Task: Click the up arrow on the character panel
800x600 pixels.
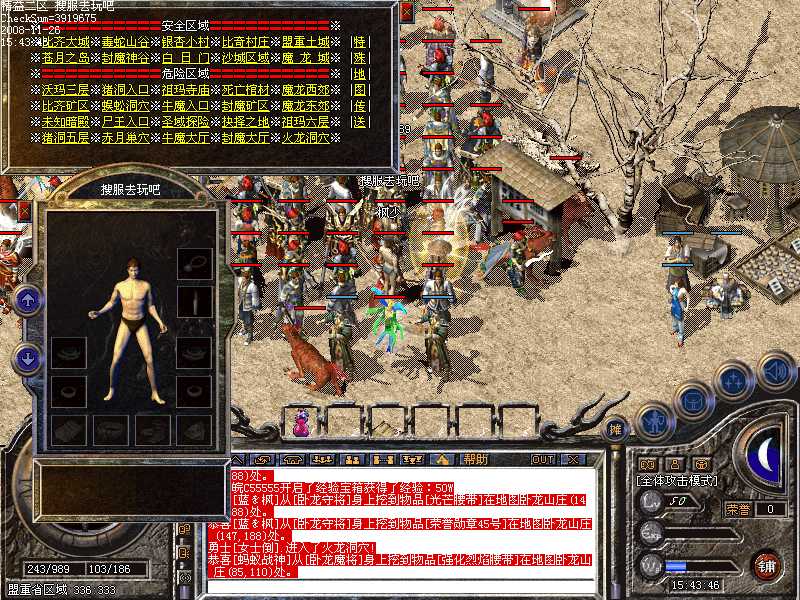Action: click(x=28, y=298)
